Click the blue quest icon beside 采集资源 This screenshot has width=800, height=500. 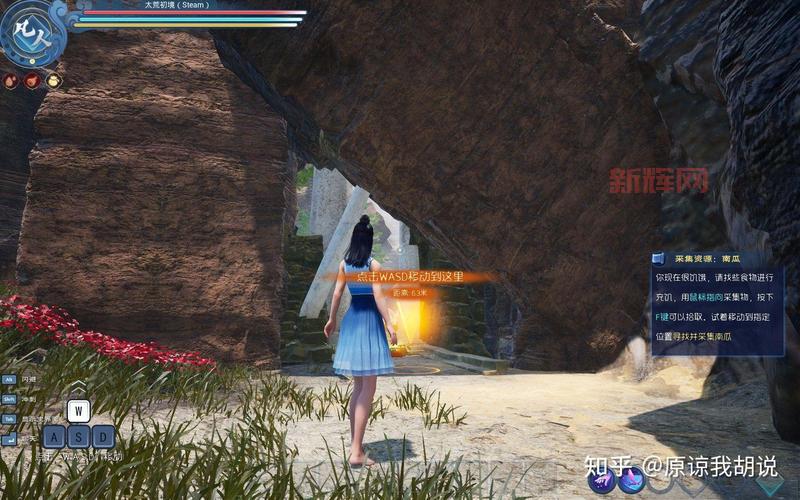(x=659, y=258)
